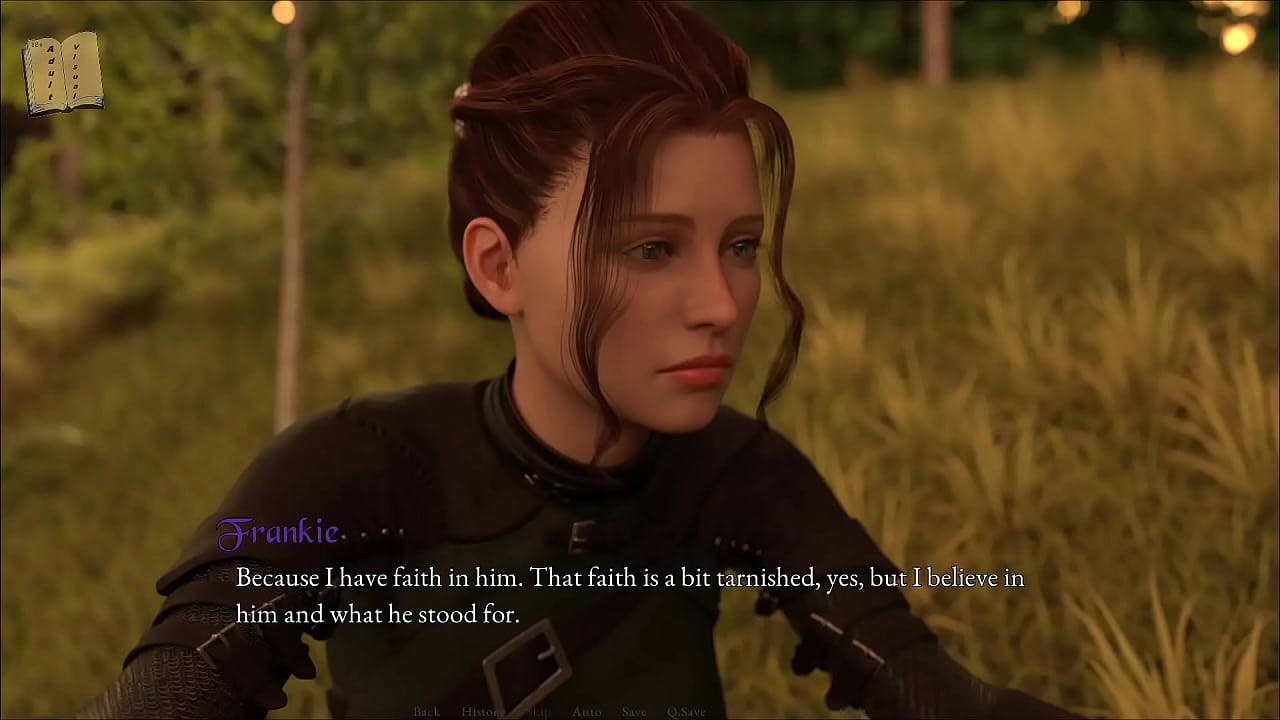Quick save with Q.Save

(x=686, y=711)
